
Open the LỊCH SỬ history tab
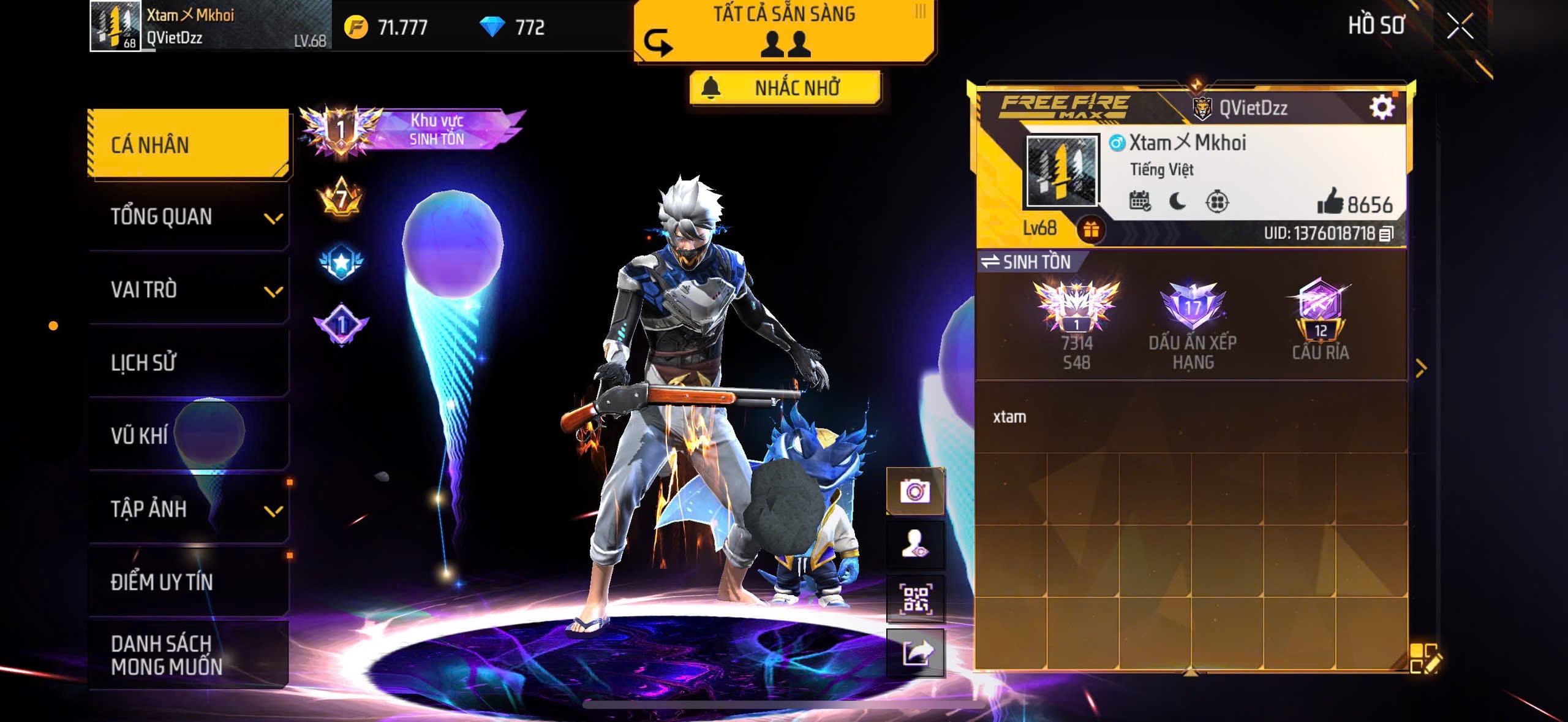[189, 363]
